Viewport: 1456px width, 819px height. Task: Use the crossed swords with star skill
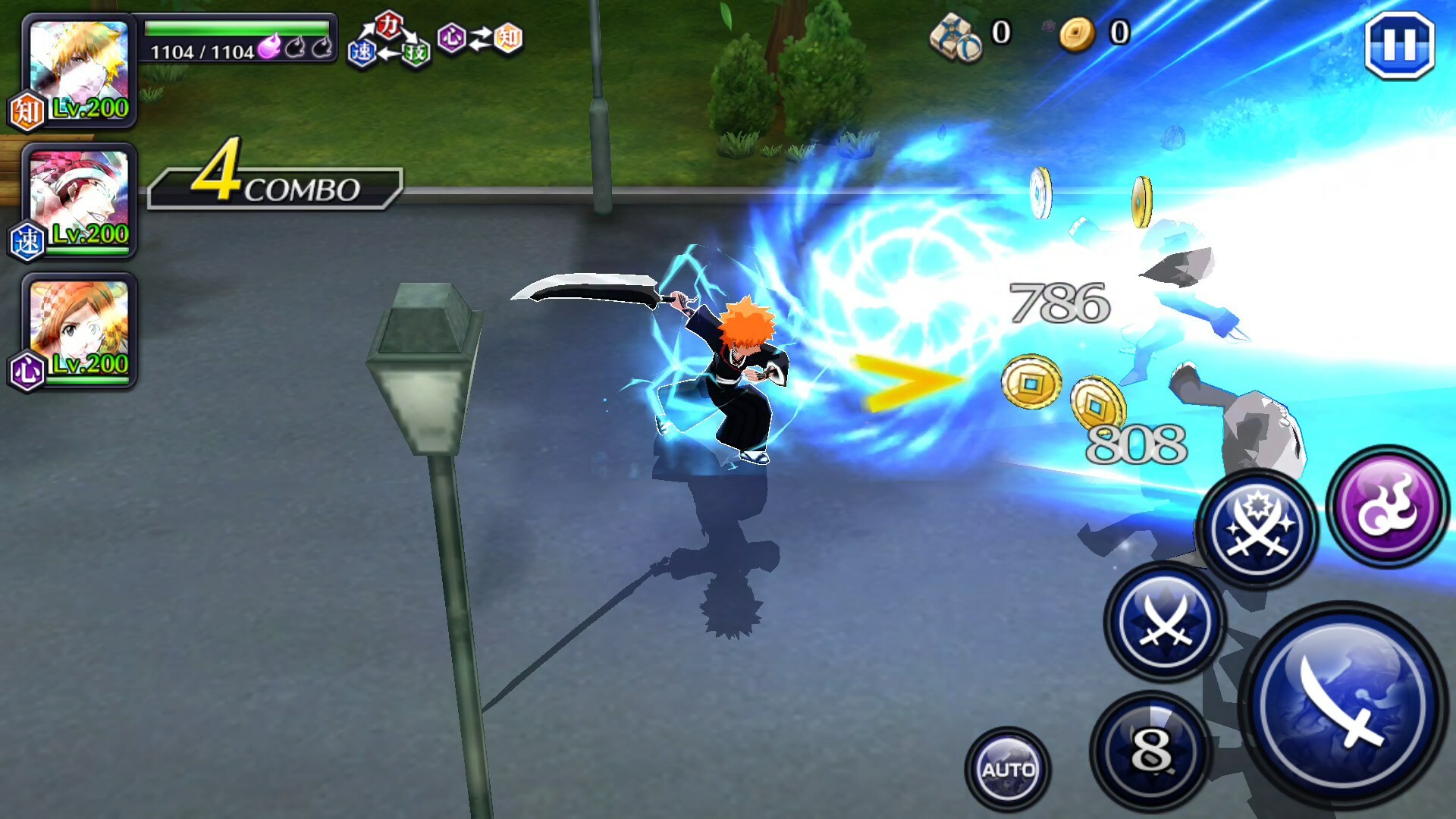pyautogui.click(x=1257, y=529)
